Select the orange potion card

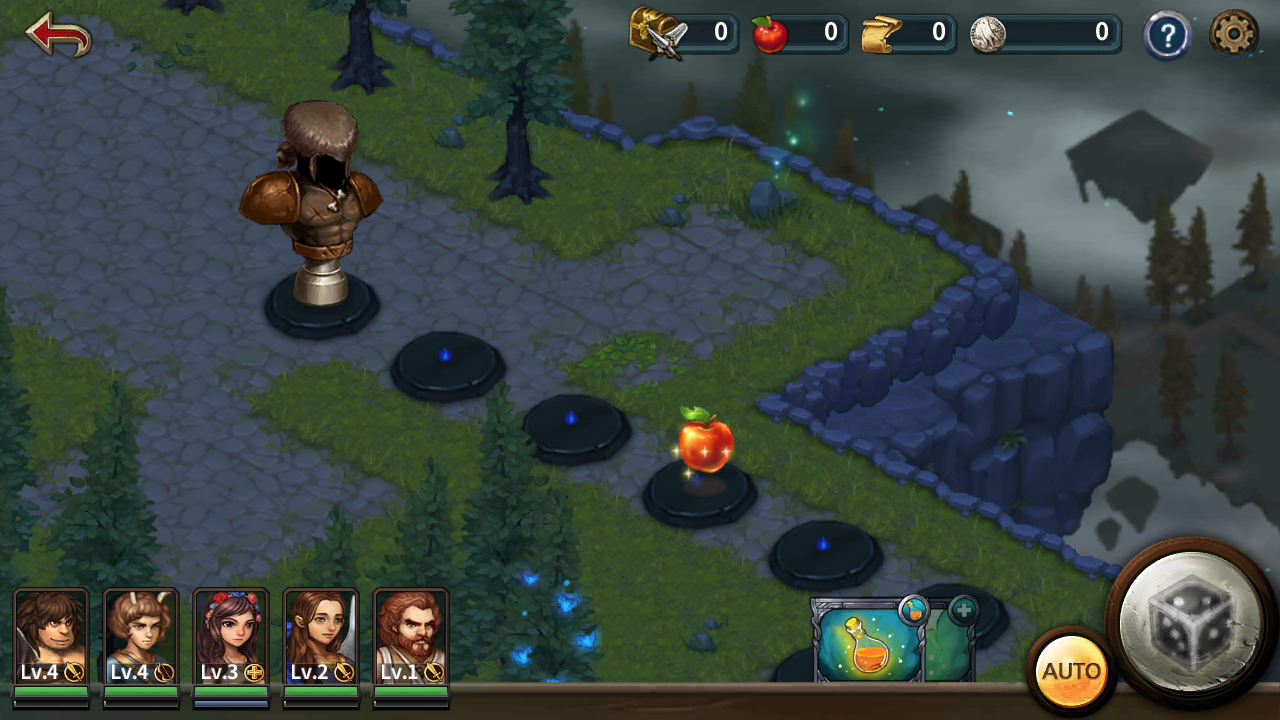click(x=866, y=644)
